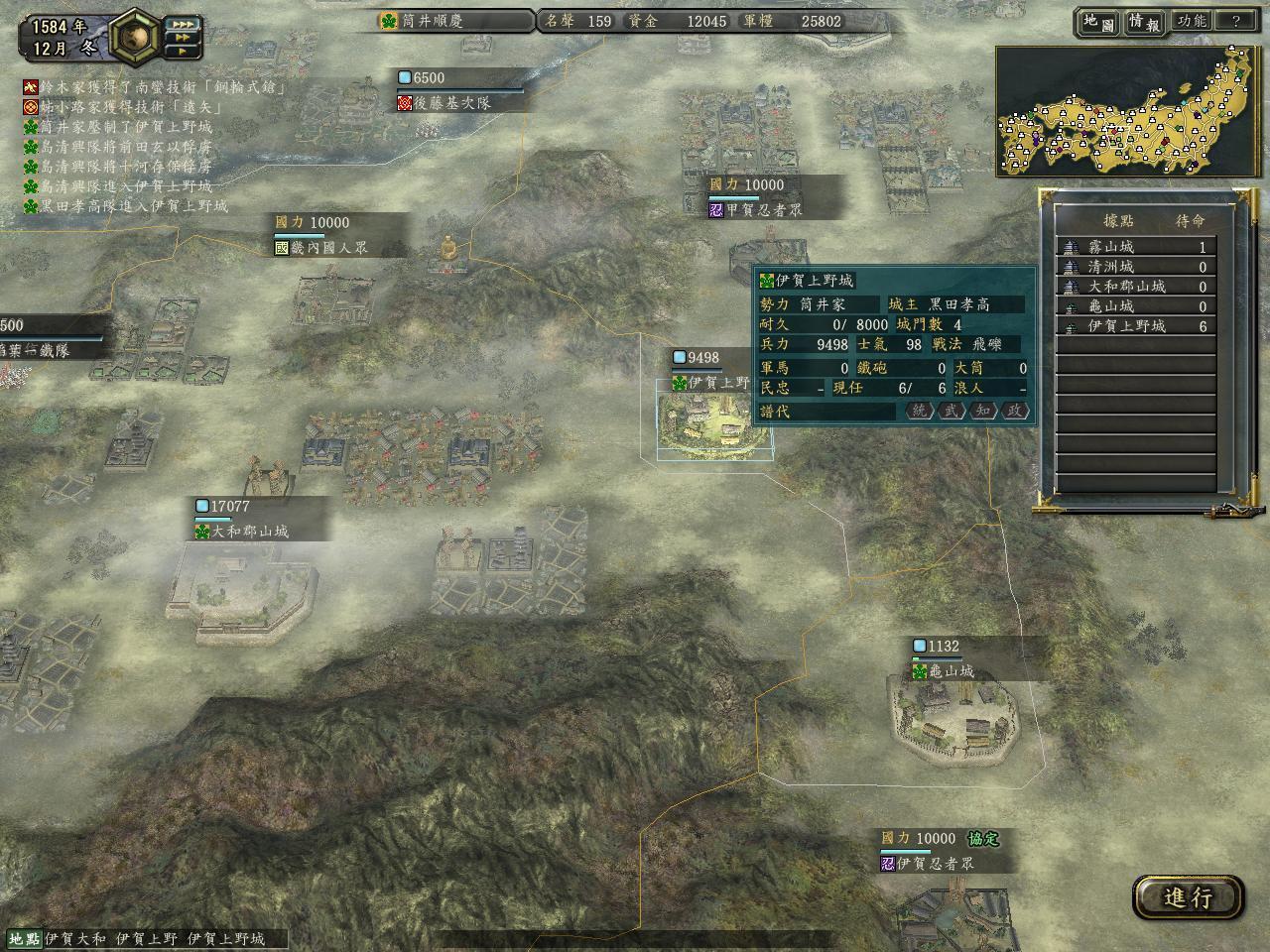The width and height of the screenshot is (1270, 952).
Task: Set game speed to double-arrow medium
Action: 183,38
